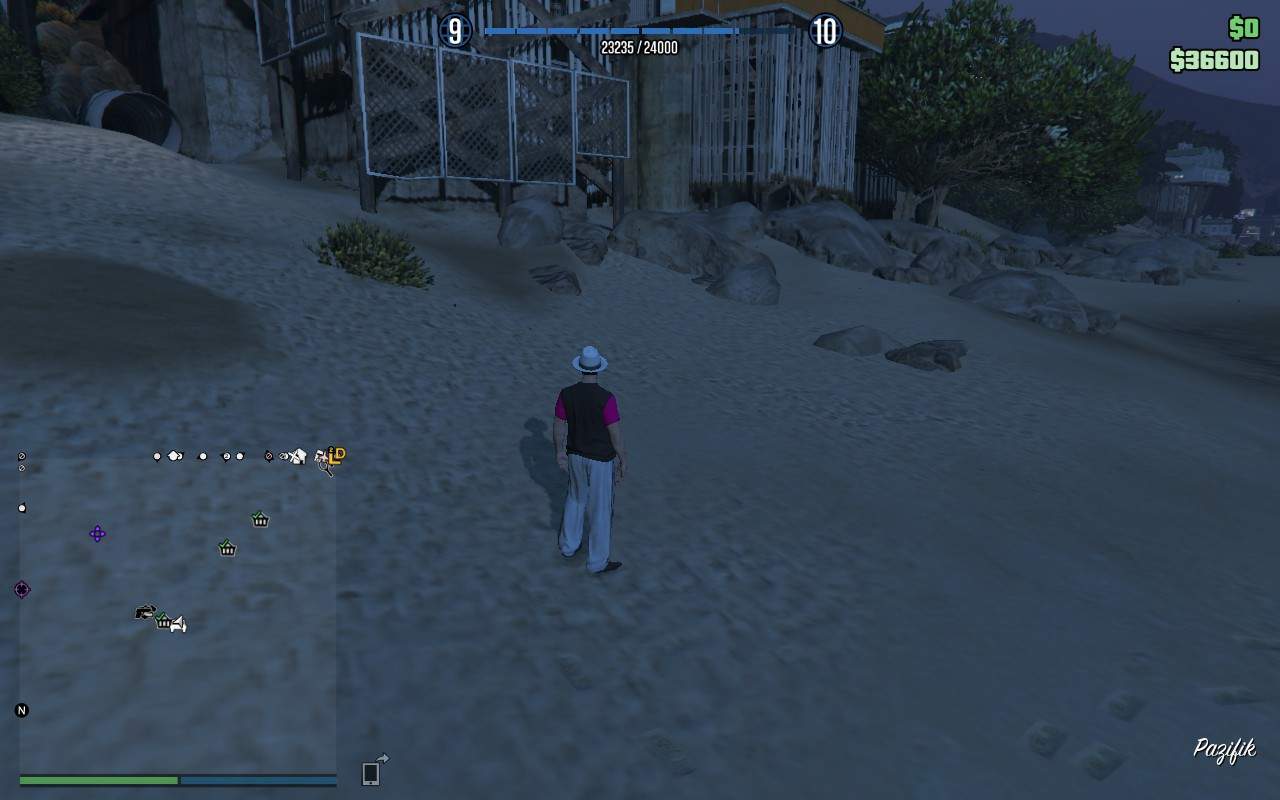Screen dimensions: 1280x800
Task: Select the black car blip on the minimap
Action: 144,612
